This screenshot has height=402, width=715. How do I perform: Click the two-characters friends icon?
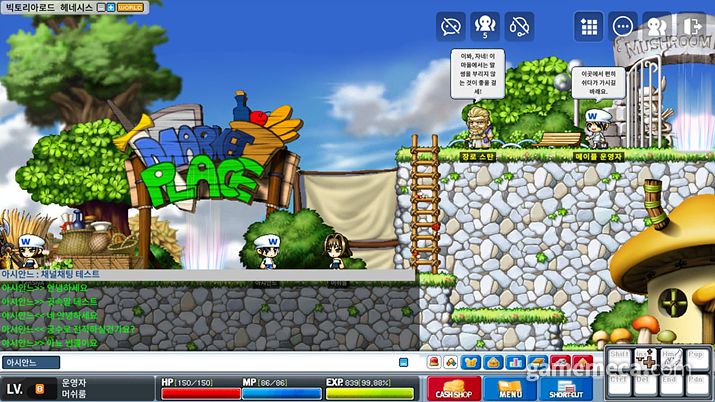[x=657, y=25]
